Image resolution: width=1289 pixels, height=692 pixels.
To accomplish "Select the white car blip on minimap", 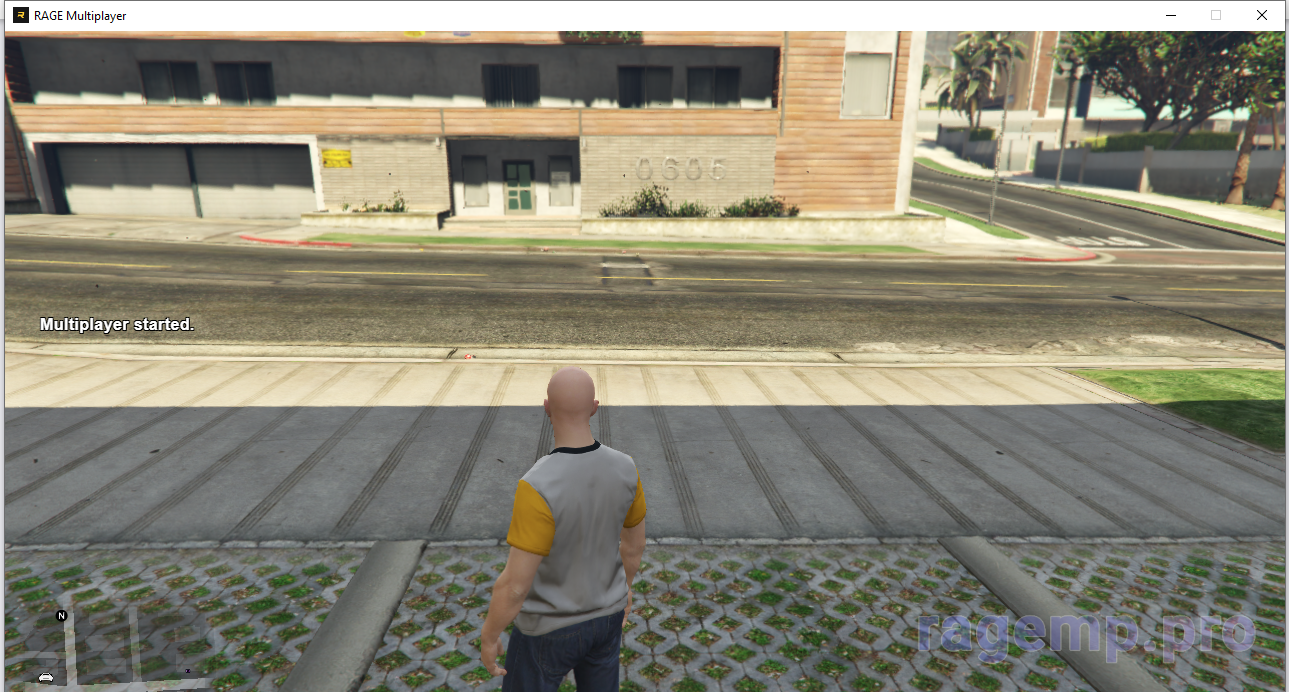I will [46, 677].
